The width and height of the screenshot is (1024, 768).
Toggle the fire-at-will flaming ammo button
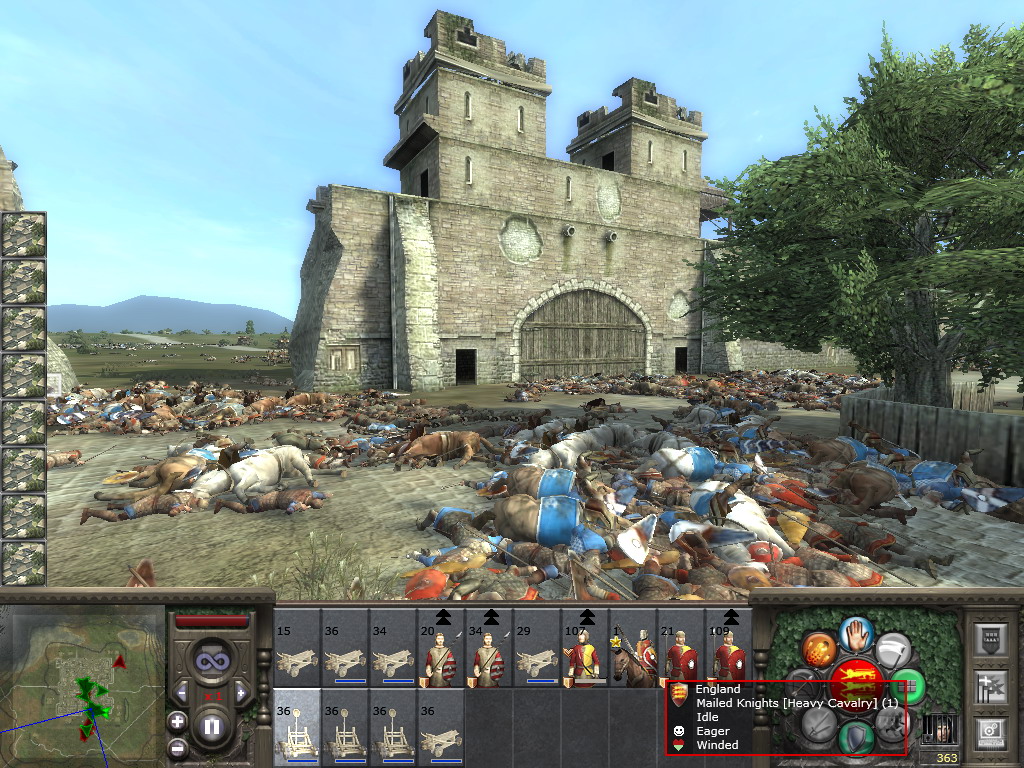pos(817,650)
